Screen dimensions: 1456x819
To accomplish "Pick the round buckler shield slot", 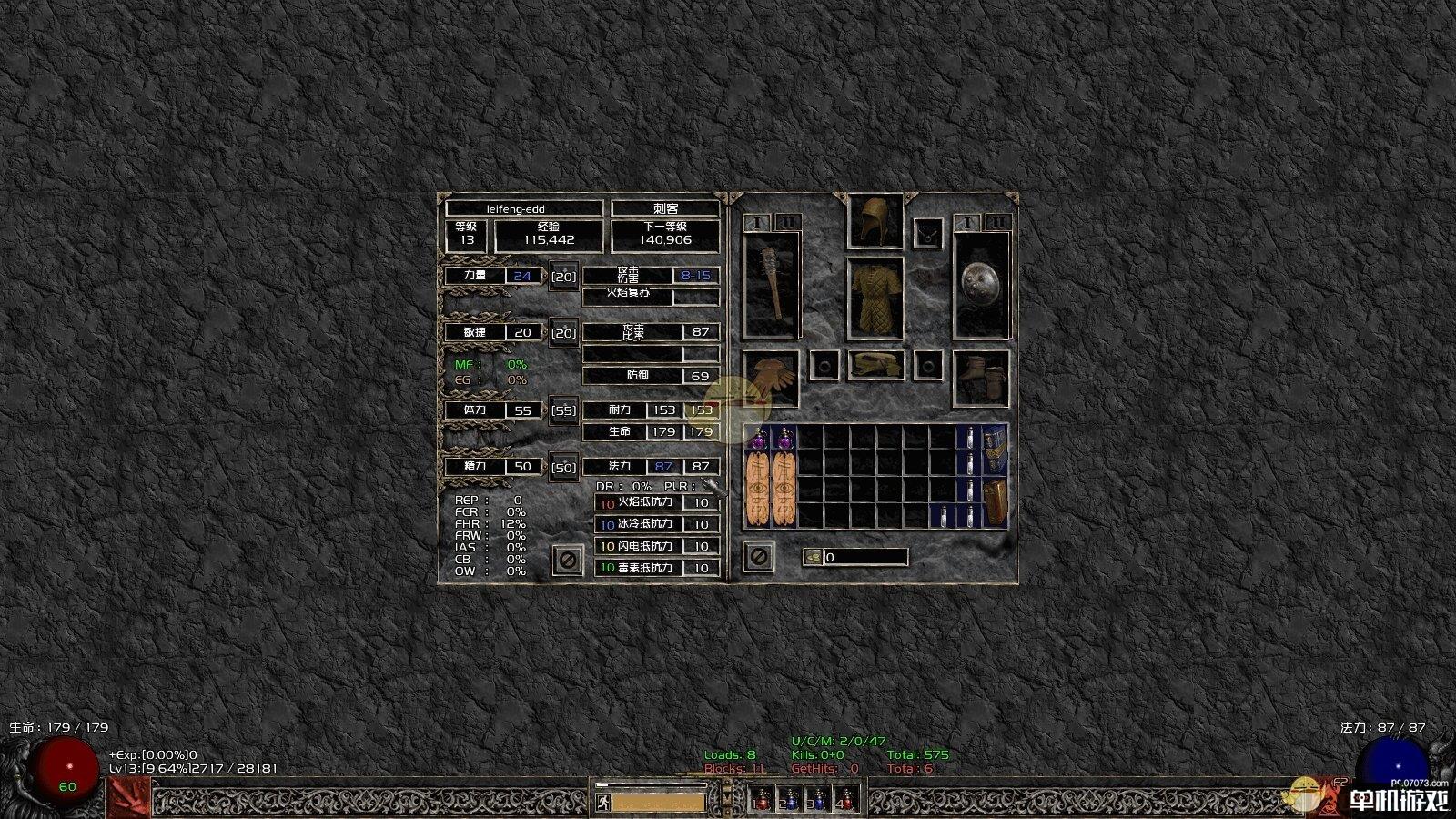I will point(982,285).
